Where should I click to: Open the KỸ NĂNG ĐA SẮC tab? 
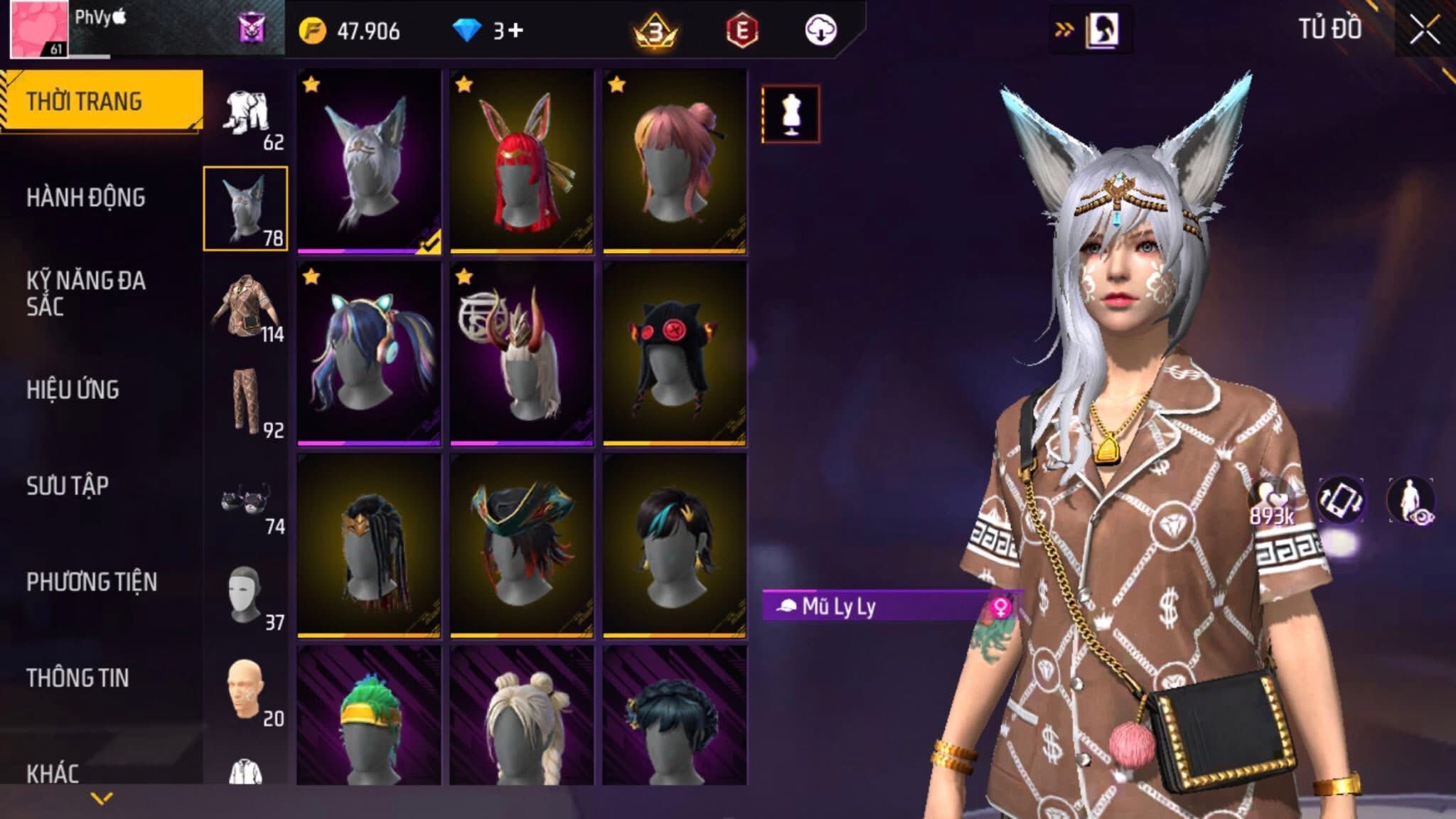[x=86, y=293]
